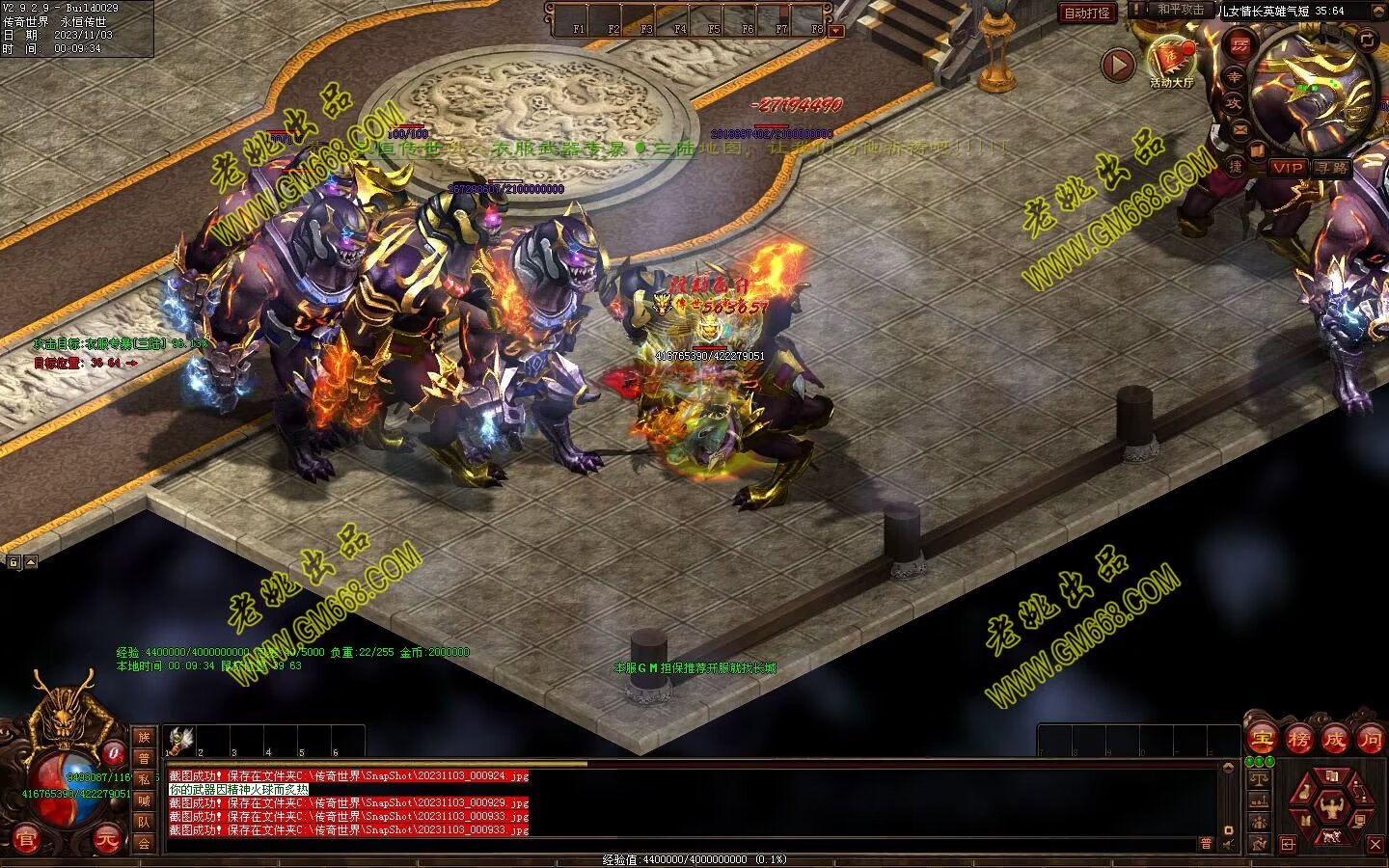Image resolution: width=1389 pixels, height=868 pixels.
Task: Switch chat to the 族 channel
Action: coord(144,737)
